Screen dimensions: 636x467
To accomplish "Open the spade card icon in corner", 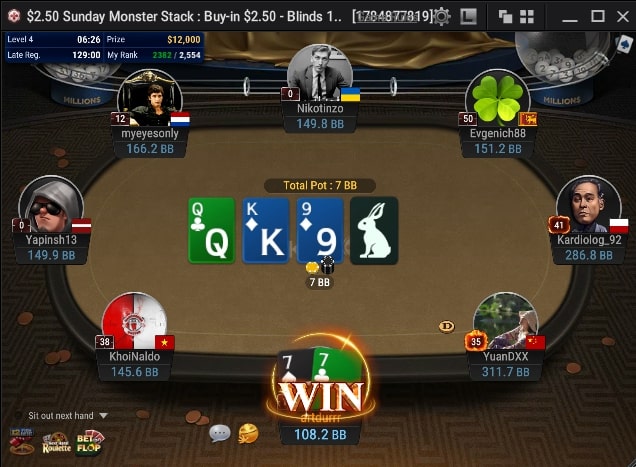I will point(624,43).
